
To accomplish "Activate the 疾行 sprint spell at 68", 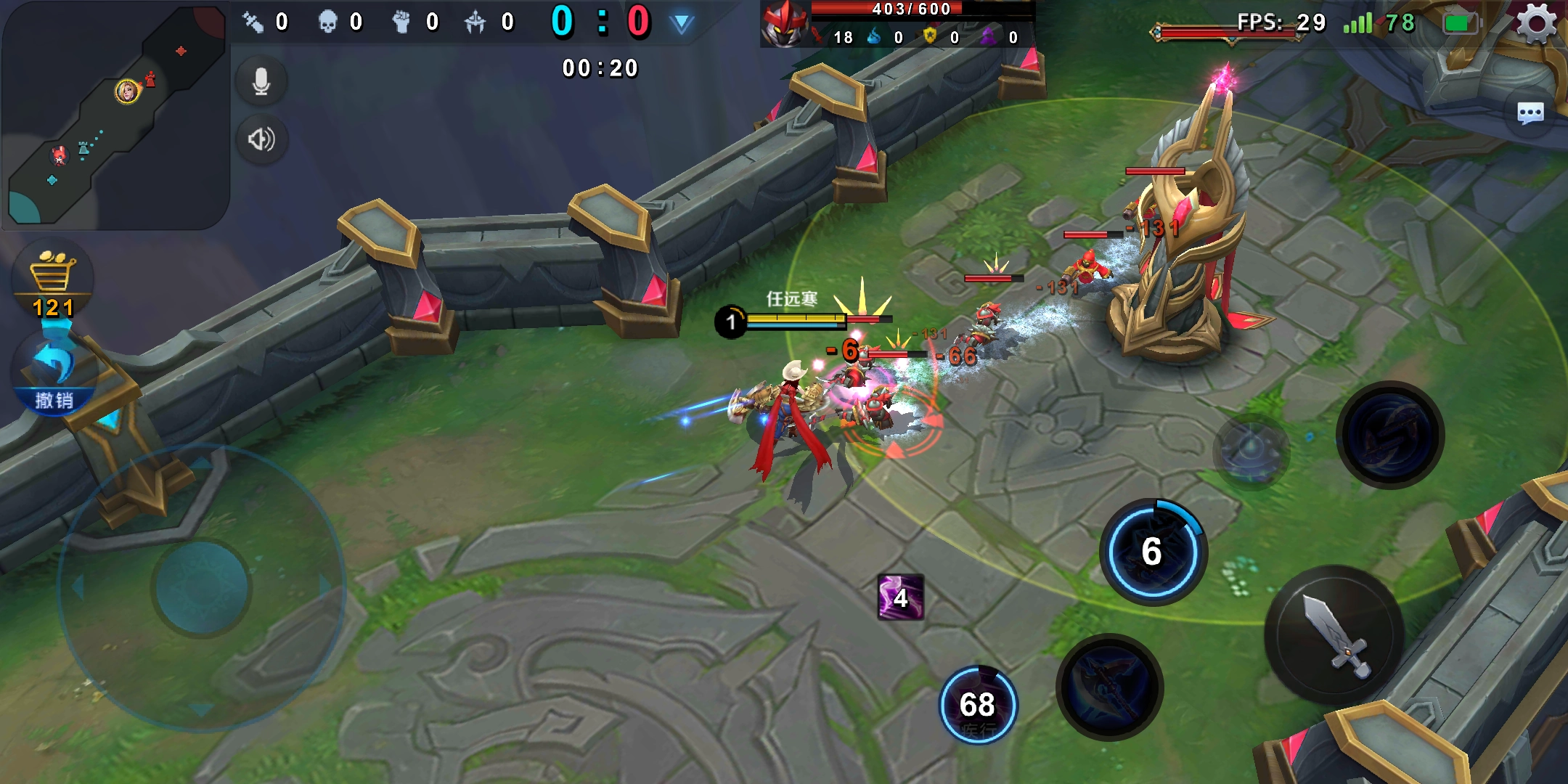I will (979, 706).
